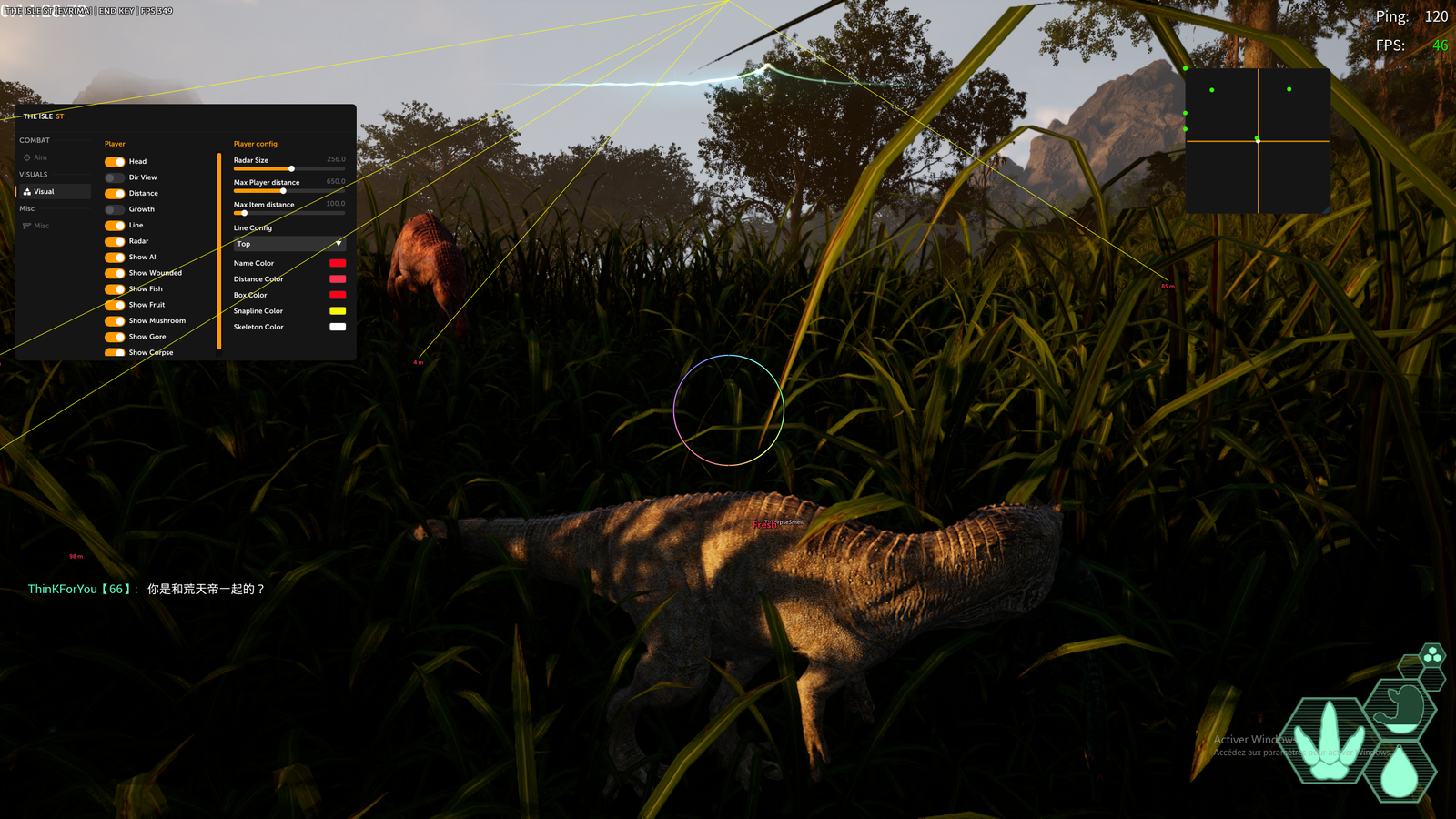Toggle the Show Mushroom switch
Viewport: 1456px width, 819px height.
(115, 321)
